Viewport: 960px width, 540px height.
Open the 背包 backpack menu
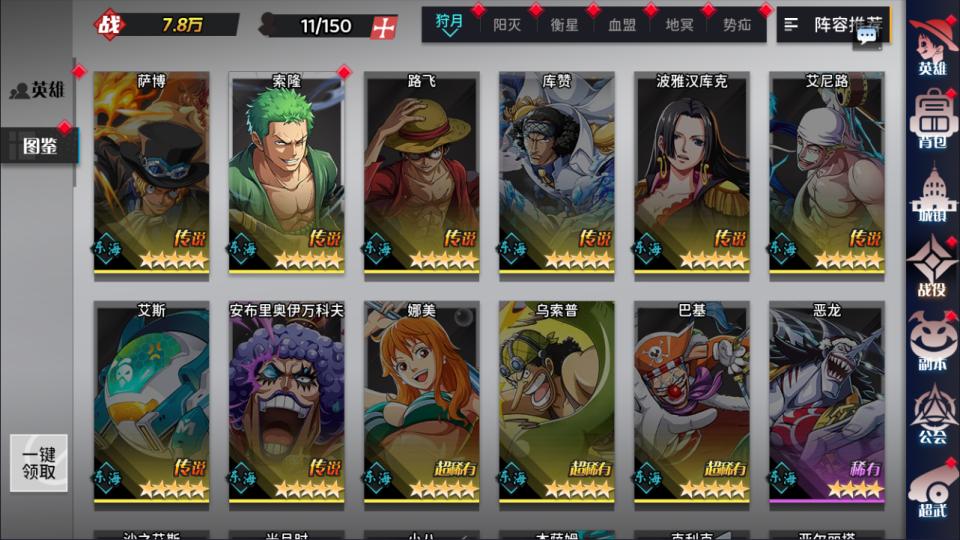coord(932,122)
